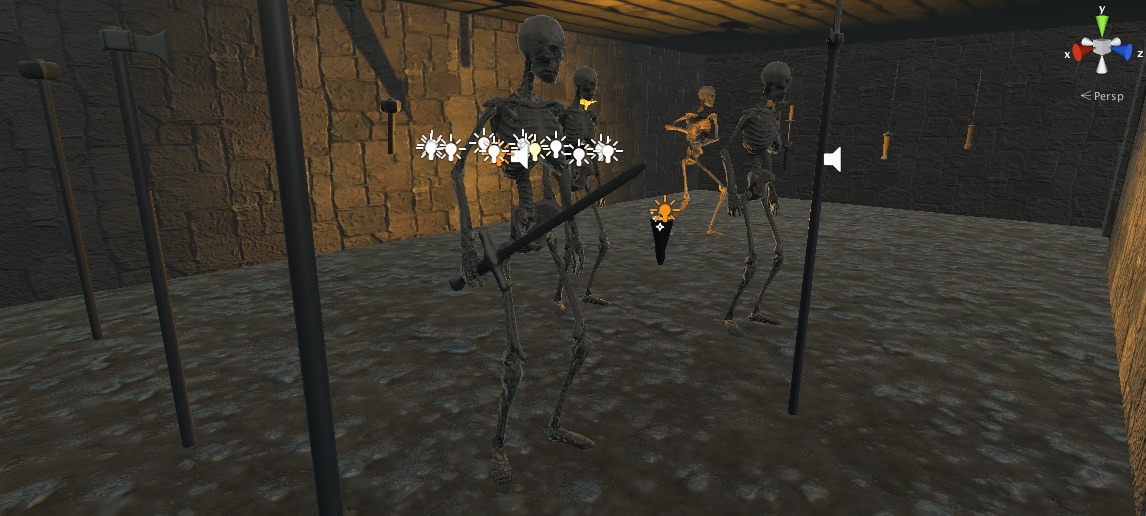Select the pale yellow light bulb gizmo
1146x516 pixels.
[x=535, y=150]
